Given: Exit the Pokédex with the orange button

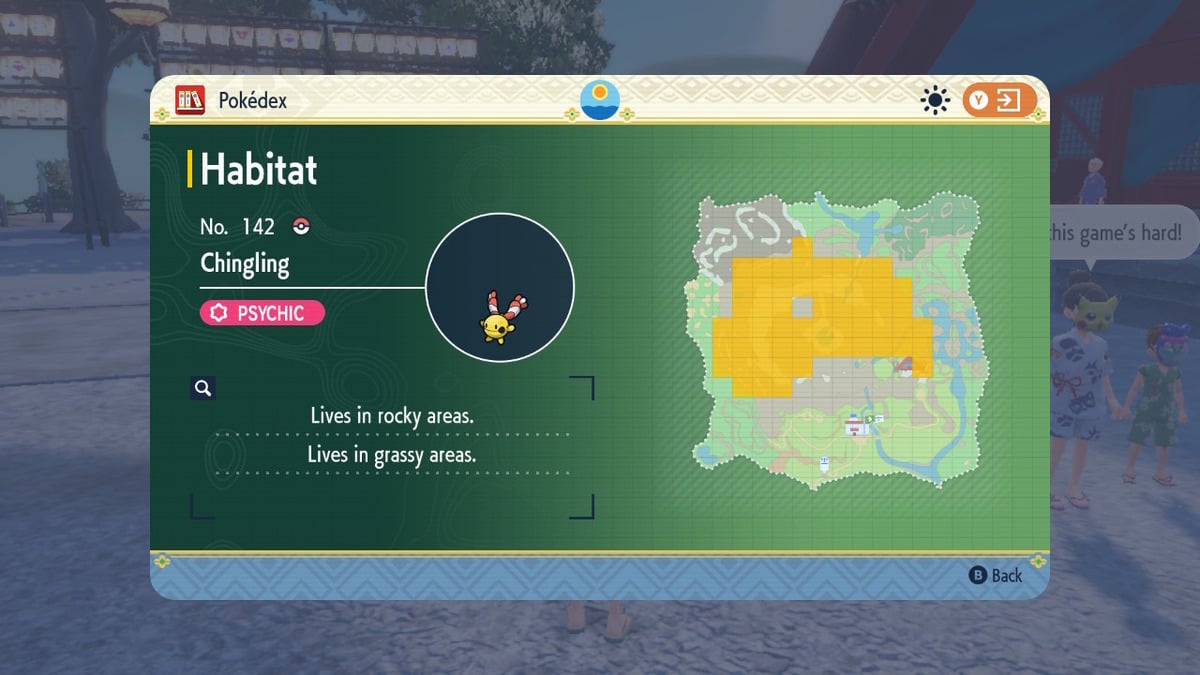Looking at the screenshot, I should tap(999, 100).
